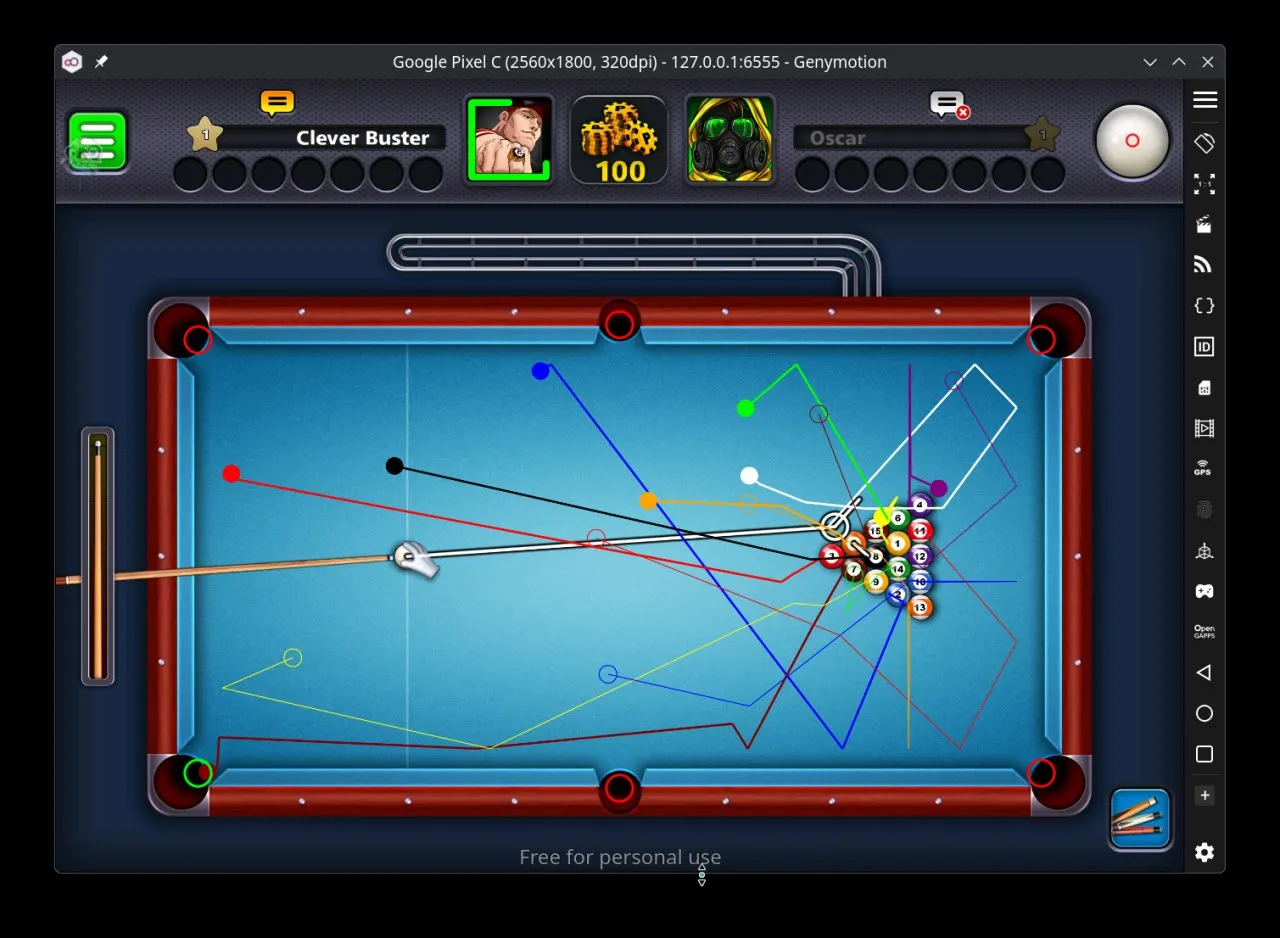Image resolution: width=1280 pixels, height=938 pixels.
Task: Toggle always-on-top with the pin icon
Action: (101, 61)
